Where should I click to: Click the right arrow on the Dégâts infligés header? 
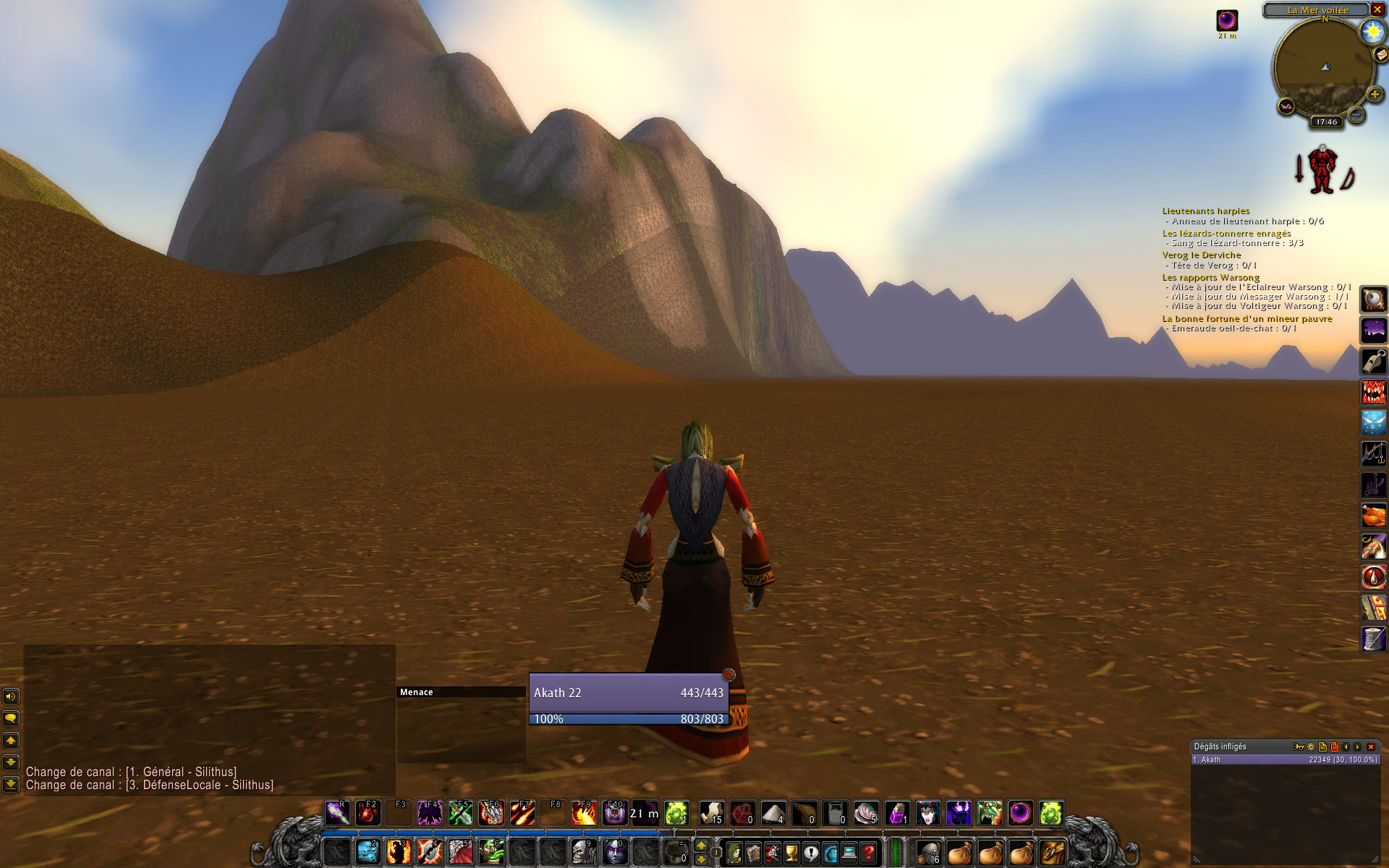tap(1357, 747)
